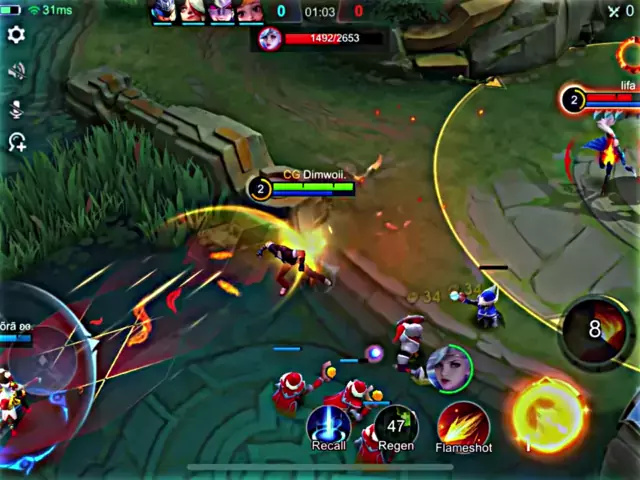Toggle the muted microphone icon
The image size is (640, 480).
pos(16,107)
